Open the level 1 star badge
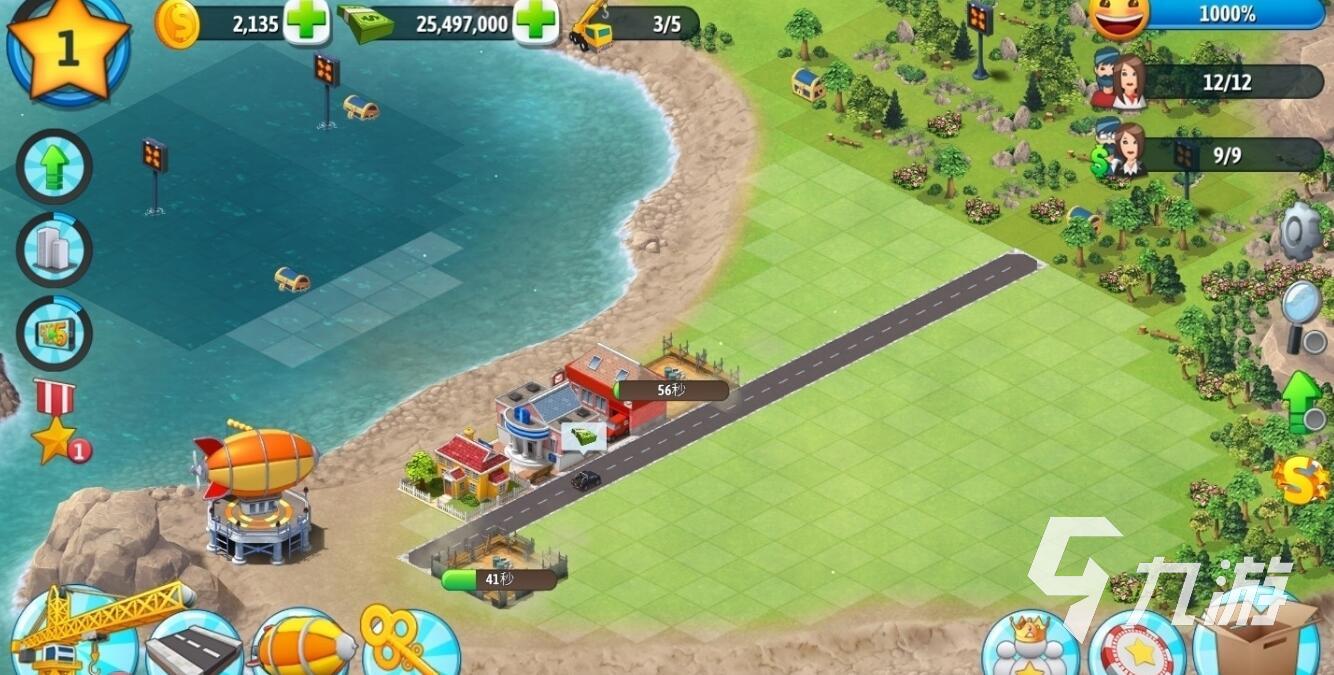The image size is (1334, 675). (68, 48)
